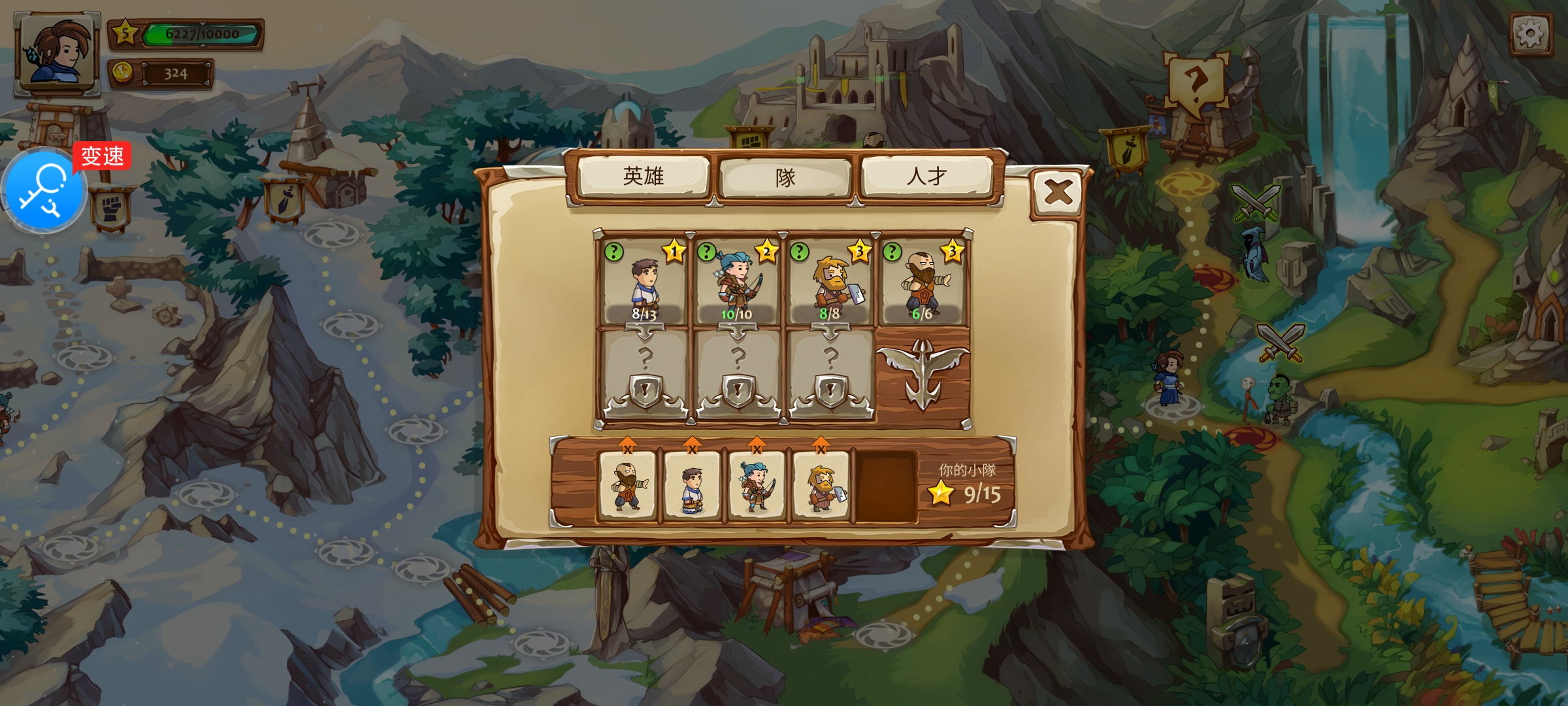Switch to the 英雄 tab
This screenshot has height=706, width=1568.
(x=644, y=176)
